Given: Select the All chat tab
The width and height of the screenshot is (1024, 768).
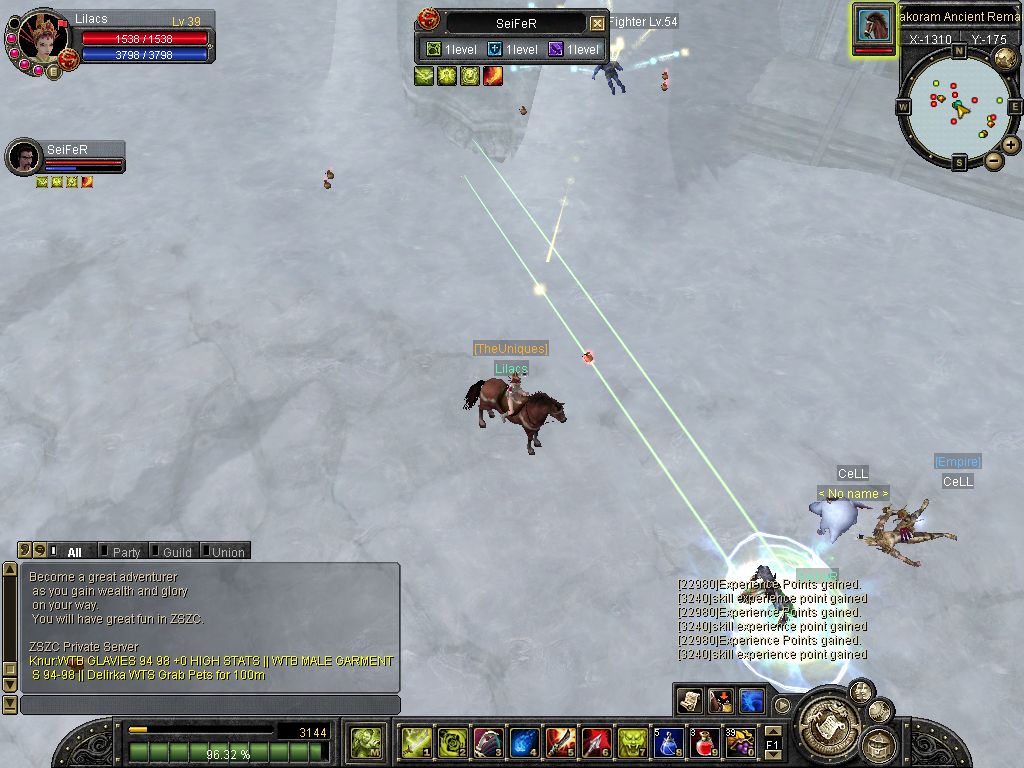Looking at the screenshot, I should pyautogui.click(x=74, y=551).
